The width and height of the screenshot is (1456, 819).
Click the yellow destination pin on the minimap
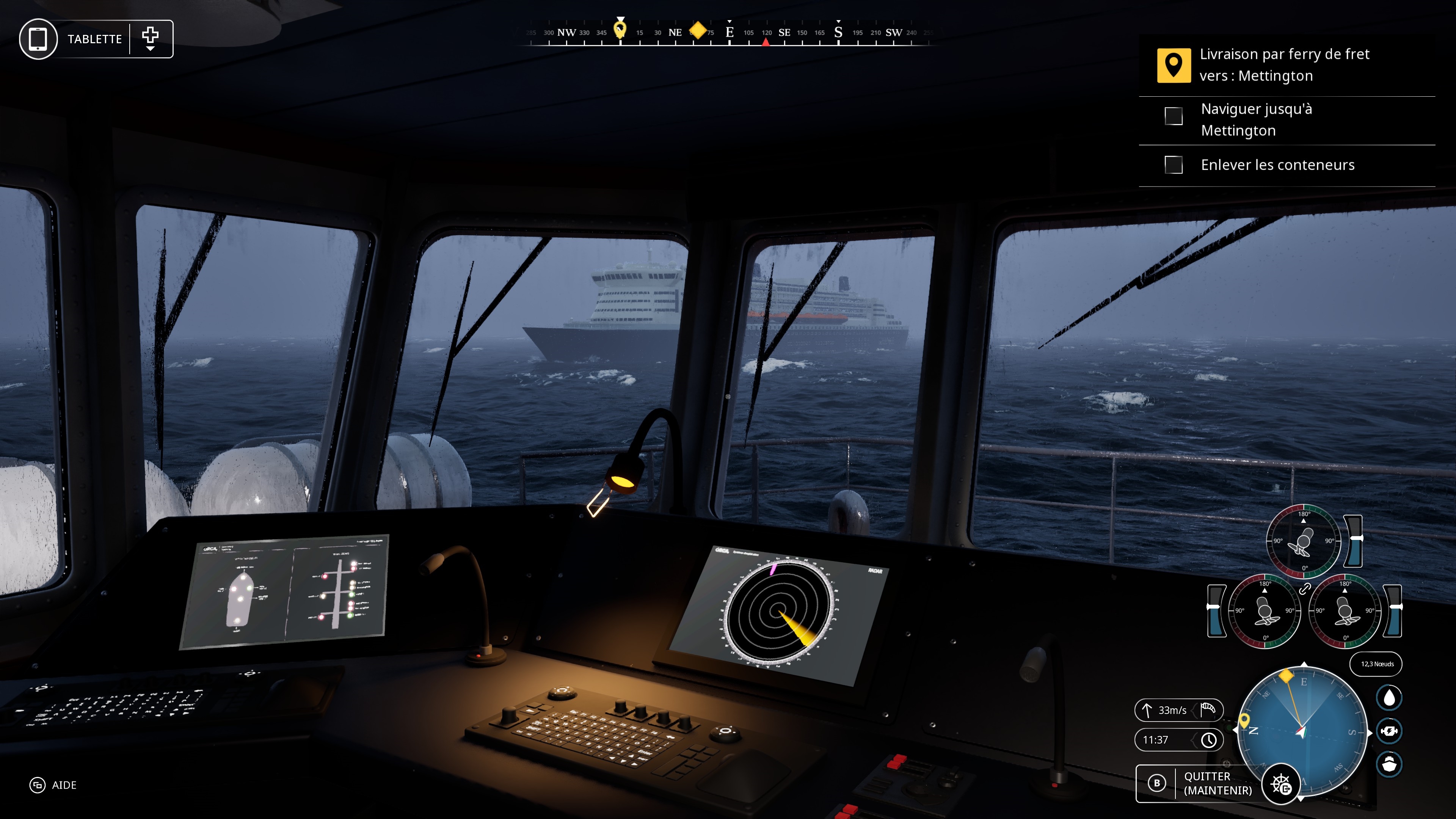coord(1244,720)
